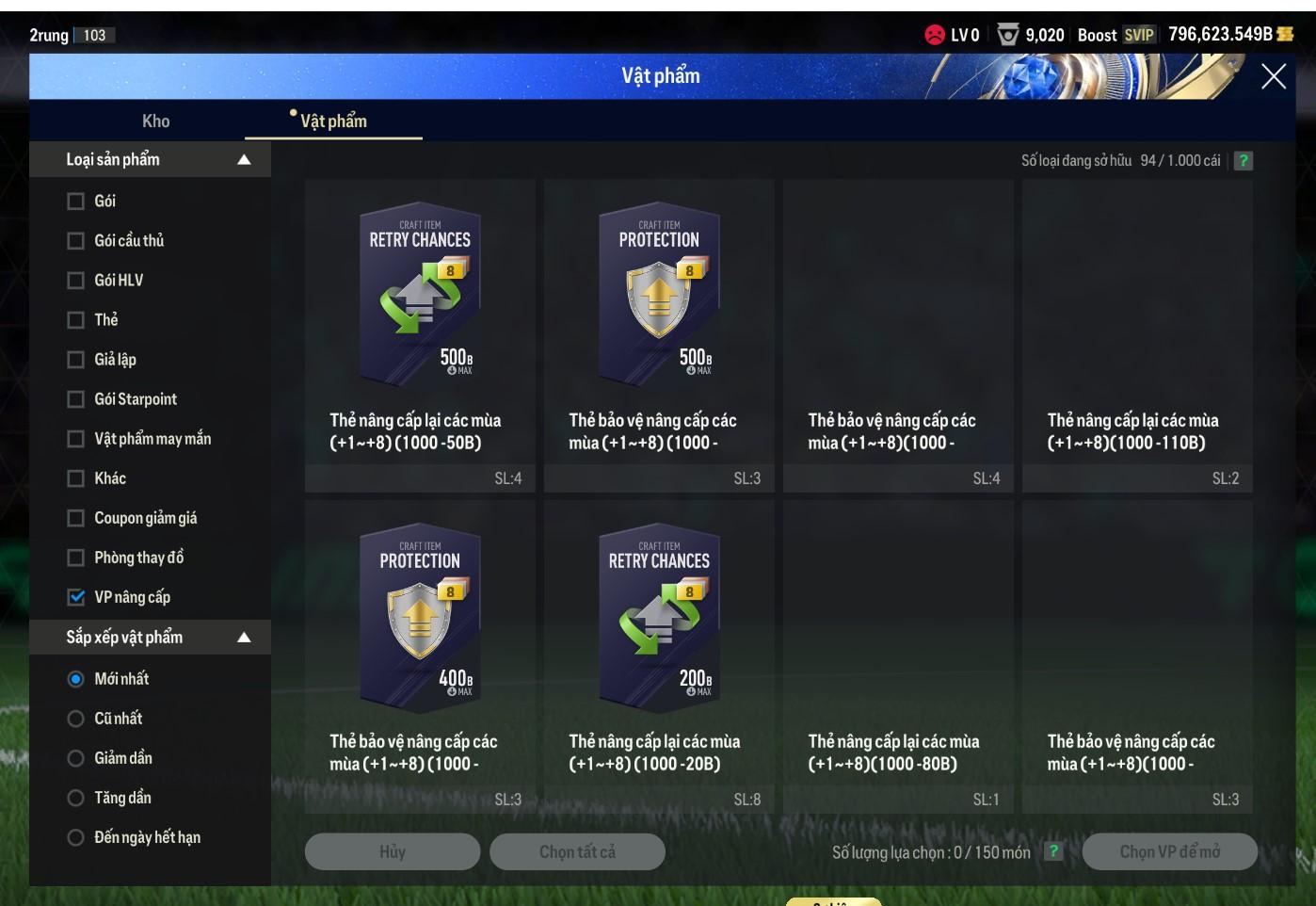Viewport: 1316px width, 906px height.
Task: Collapse the Loại sản phẩm section
Action: pos(244,160)
